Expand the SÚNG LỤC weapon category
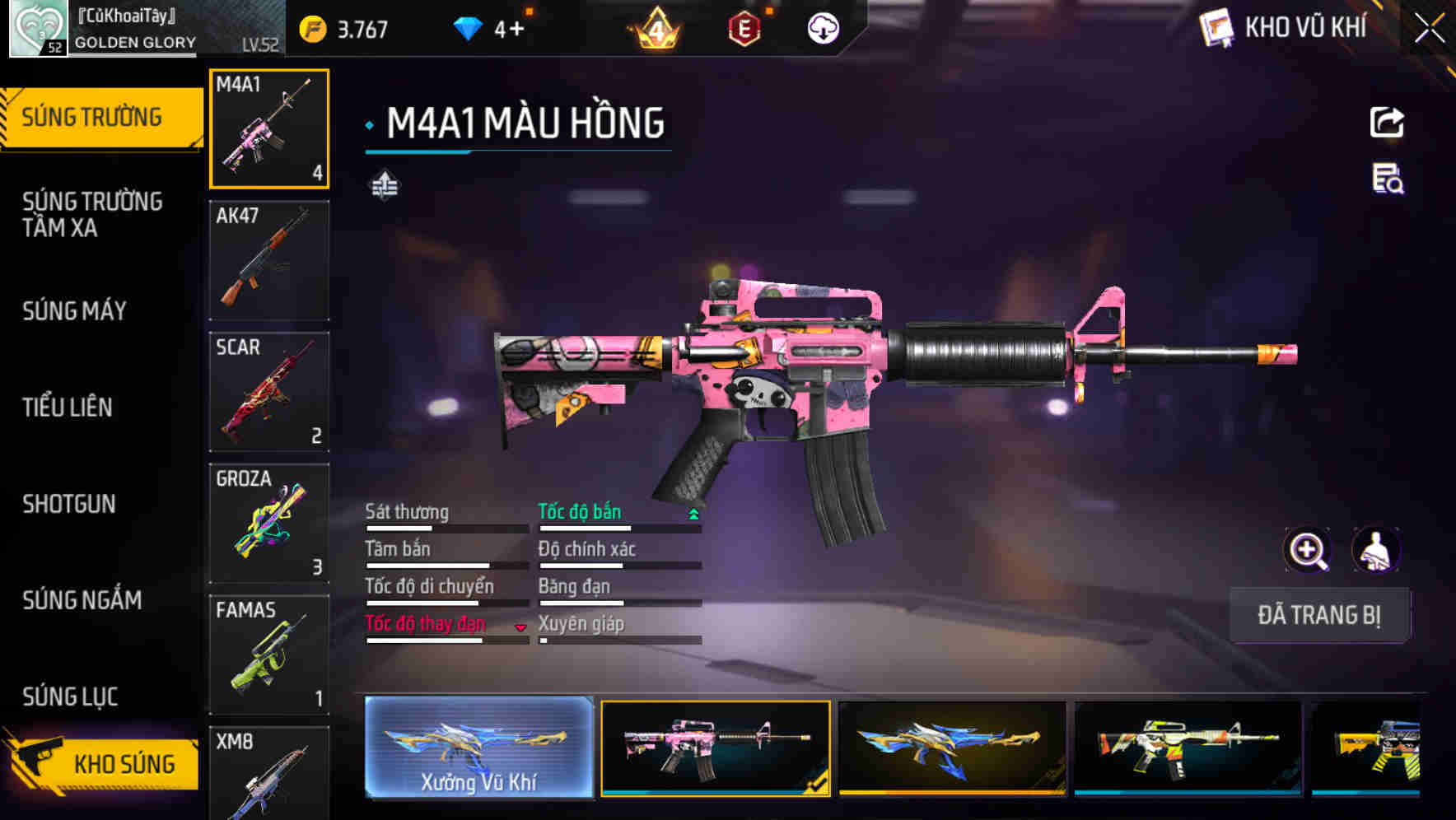Screen dimensions: 1456x820 (x=69, y=697)
